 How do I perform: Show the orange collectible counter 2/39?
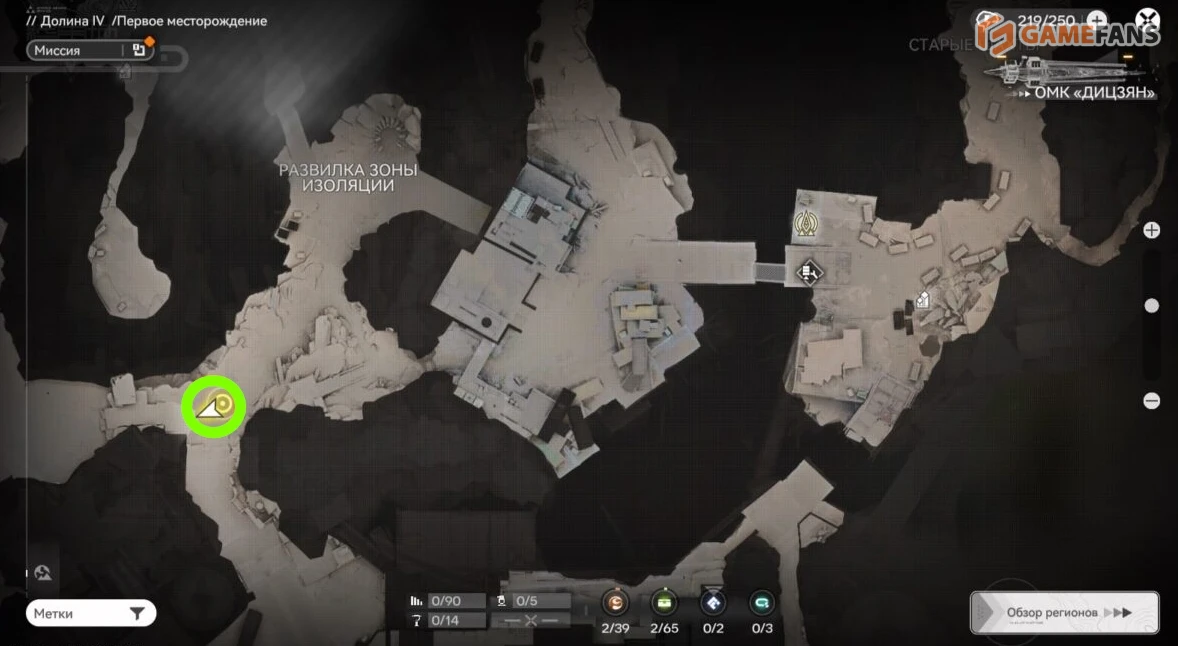[x=615, y=603]
